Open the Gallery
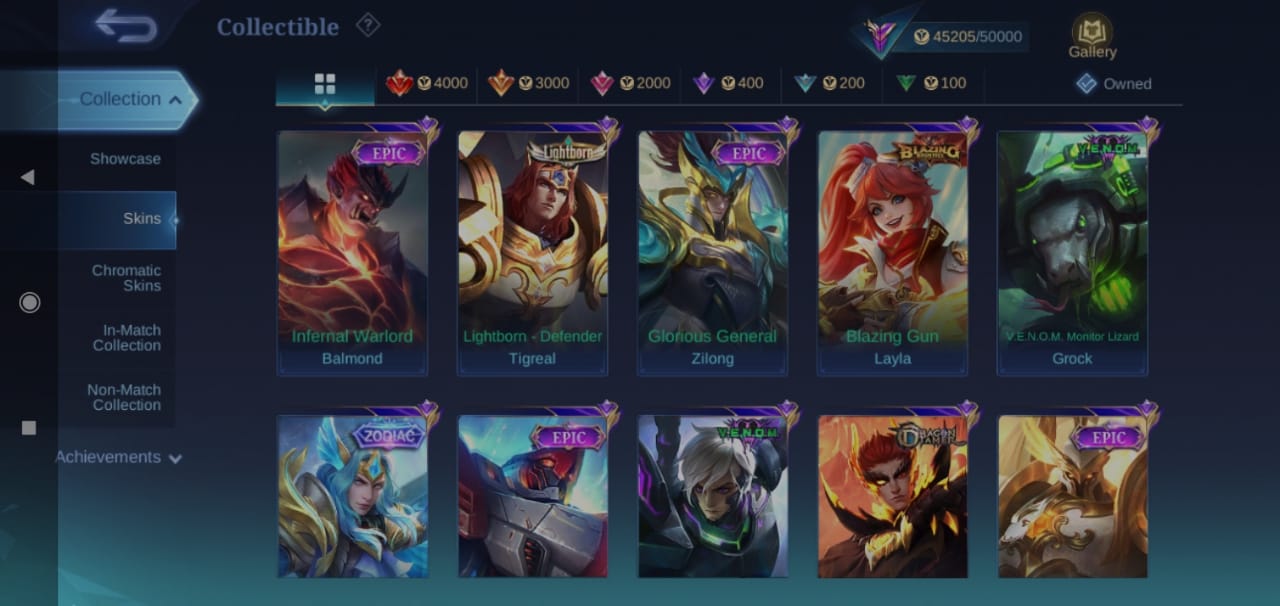Image resolution: width=1280 pixels, height=606 pixels. 1092,36
